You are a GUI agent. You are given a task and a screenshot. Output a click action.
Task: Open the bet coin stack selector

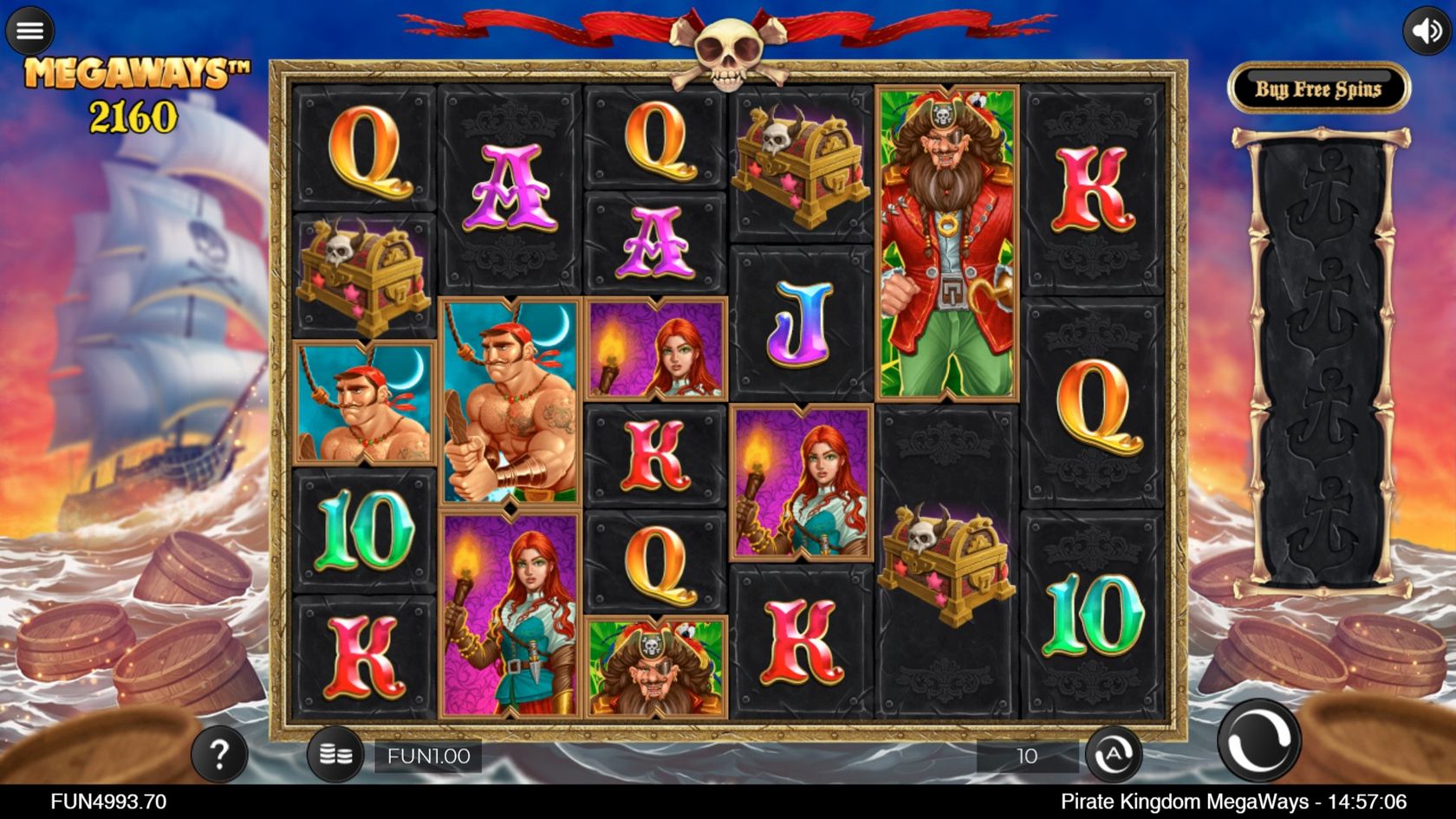pos(335,755)
